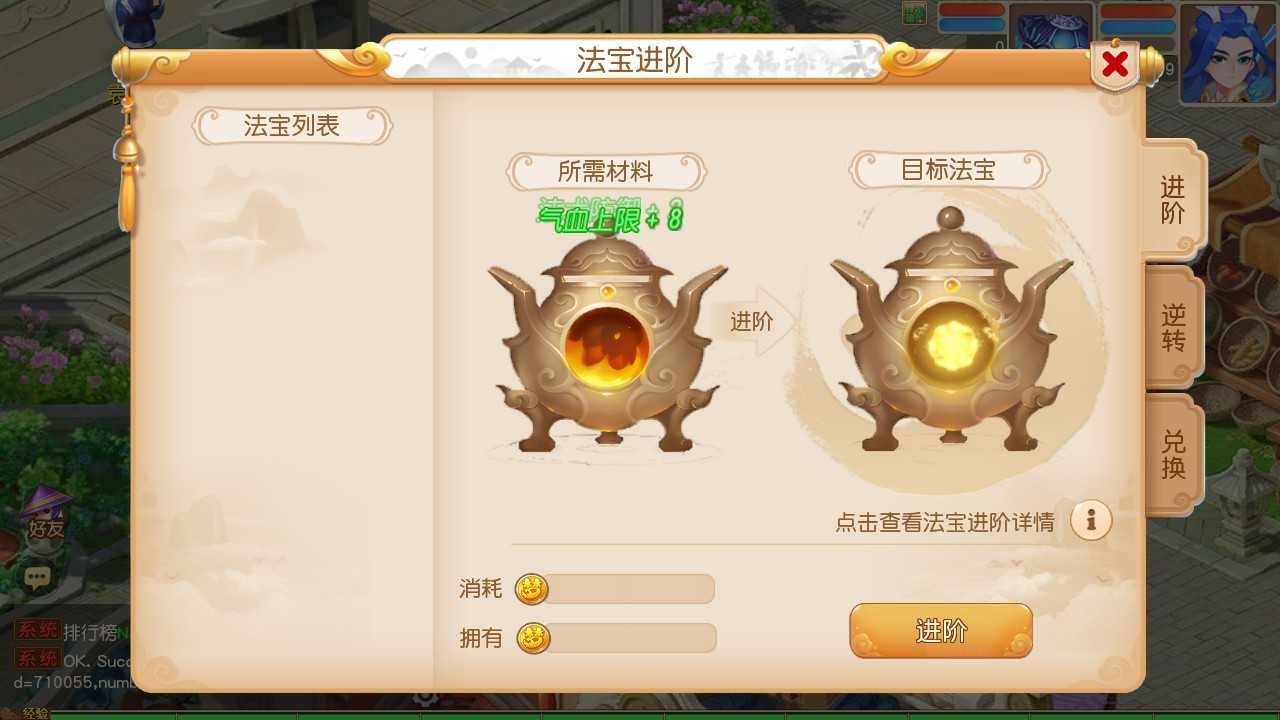Viewport: 1280px width, 720px height.
Task: Tap the coin icon next to 消耗
Action: (530, 590)
